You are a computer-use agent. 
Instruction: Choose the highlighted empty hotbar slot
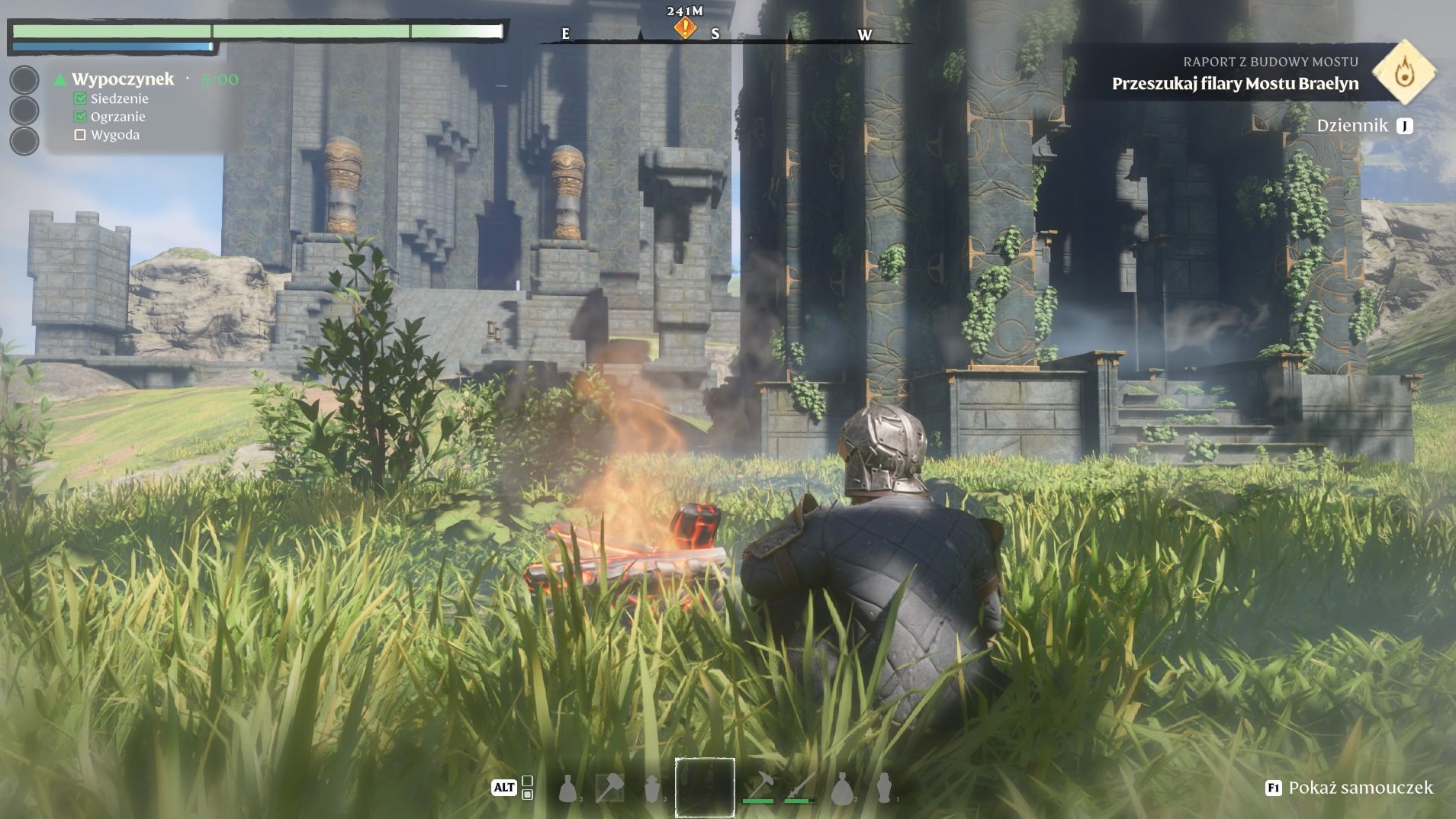705,787
